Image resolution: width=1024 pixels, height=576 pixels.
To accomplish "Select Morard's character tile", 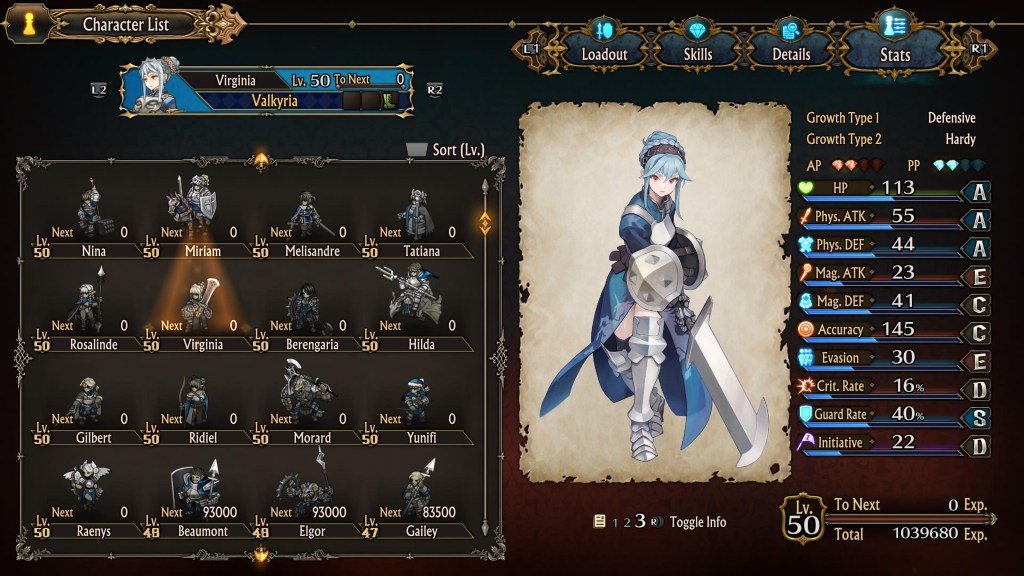I will click(311, 405).
